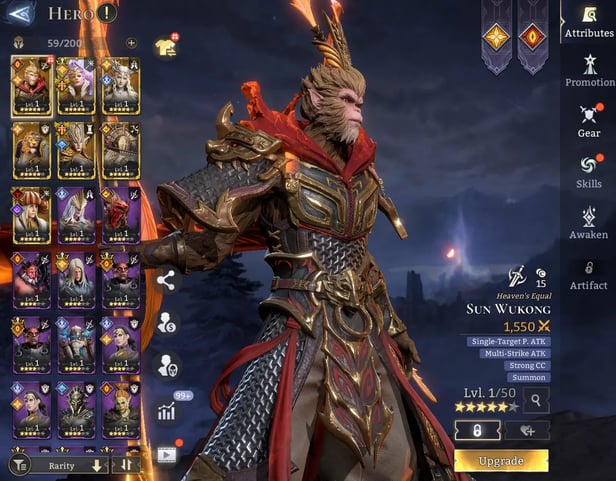Select the Sun Wukong hero card in roster
616x481 pixels.
pyautogui.click(x=32, y=86)
